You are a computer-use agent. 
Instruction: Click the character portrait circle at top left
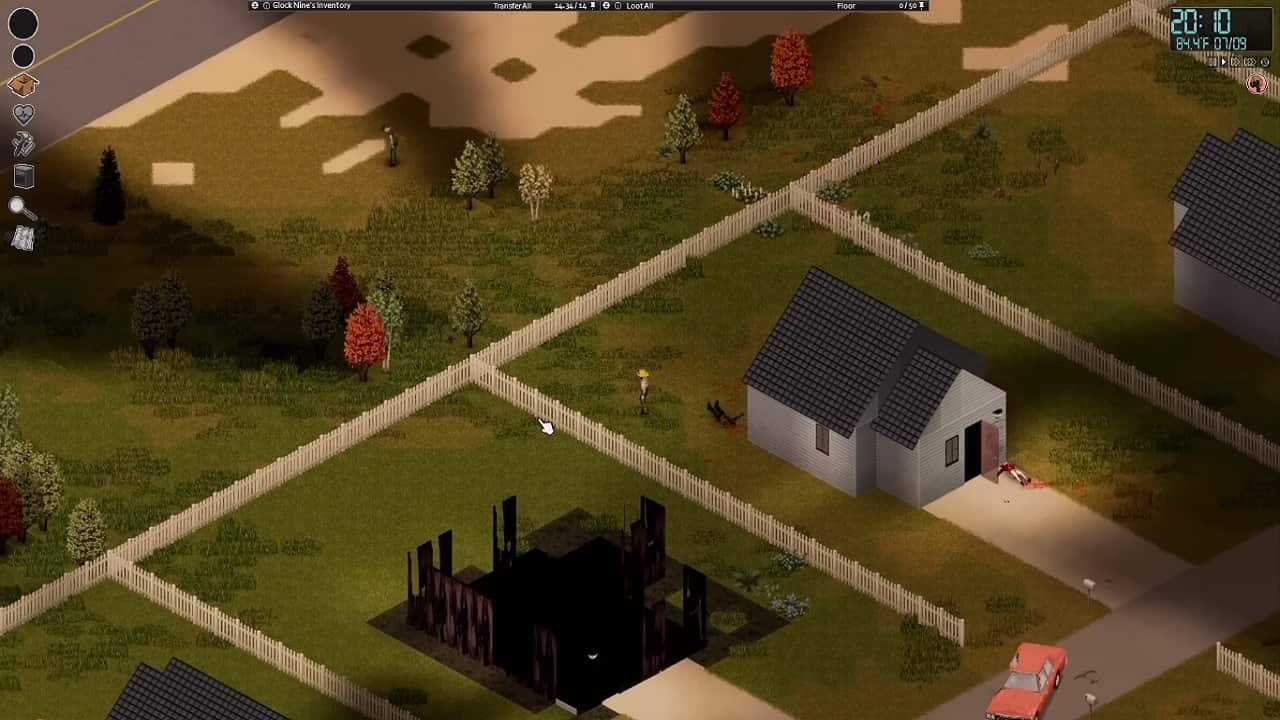pos(23,24)
